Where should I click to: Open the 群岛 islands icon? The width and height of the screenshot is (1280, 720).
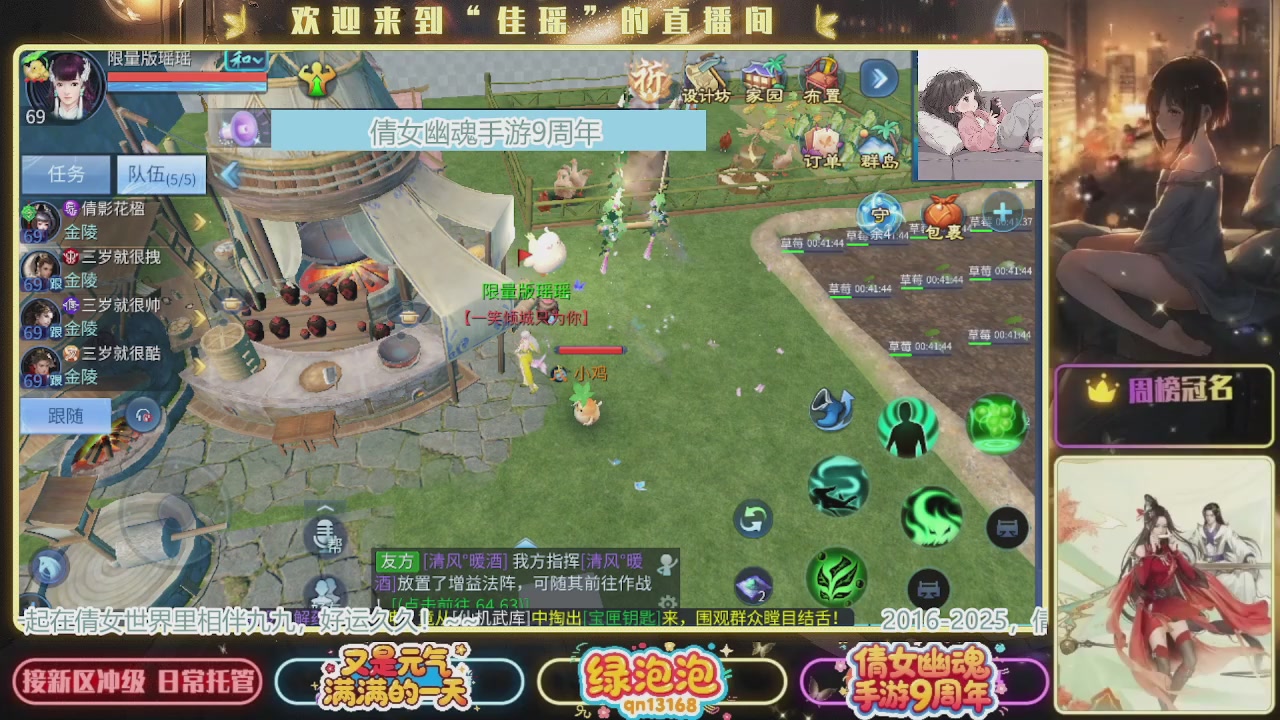pos(878,141)
